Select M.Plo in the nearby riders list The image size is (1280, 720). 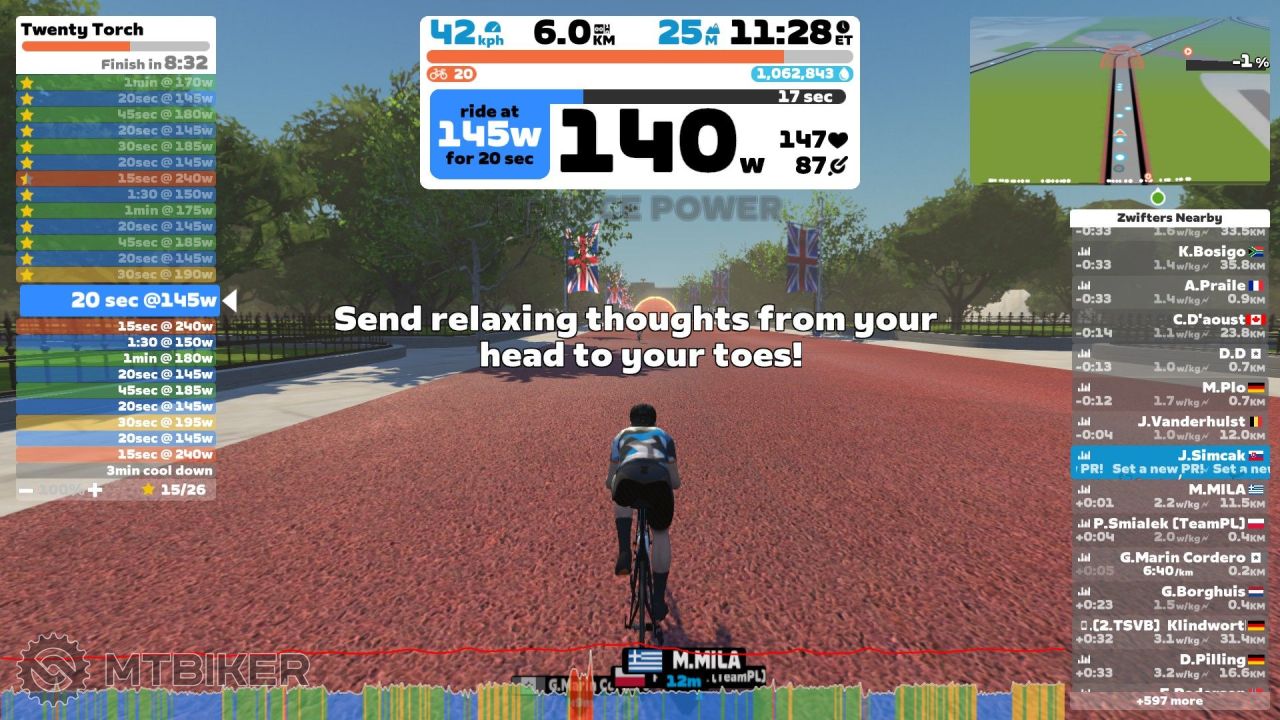[x=1169, y=394]
